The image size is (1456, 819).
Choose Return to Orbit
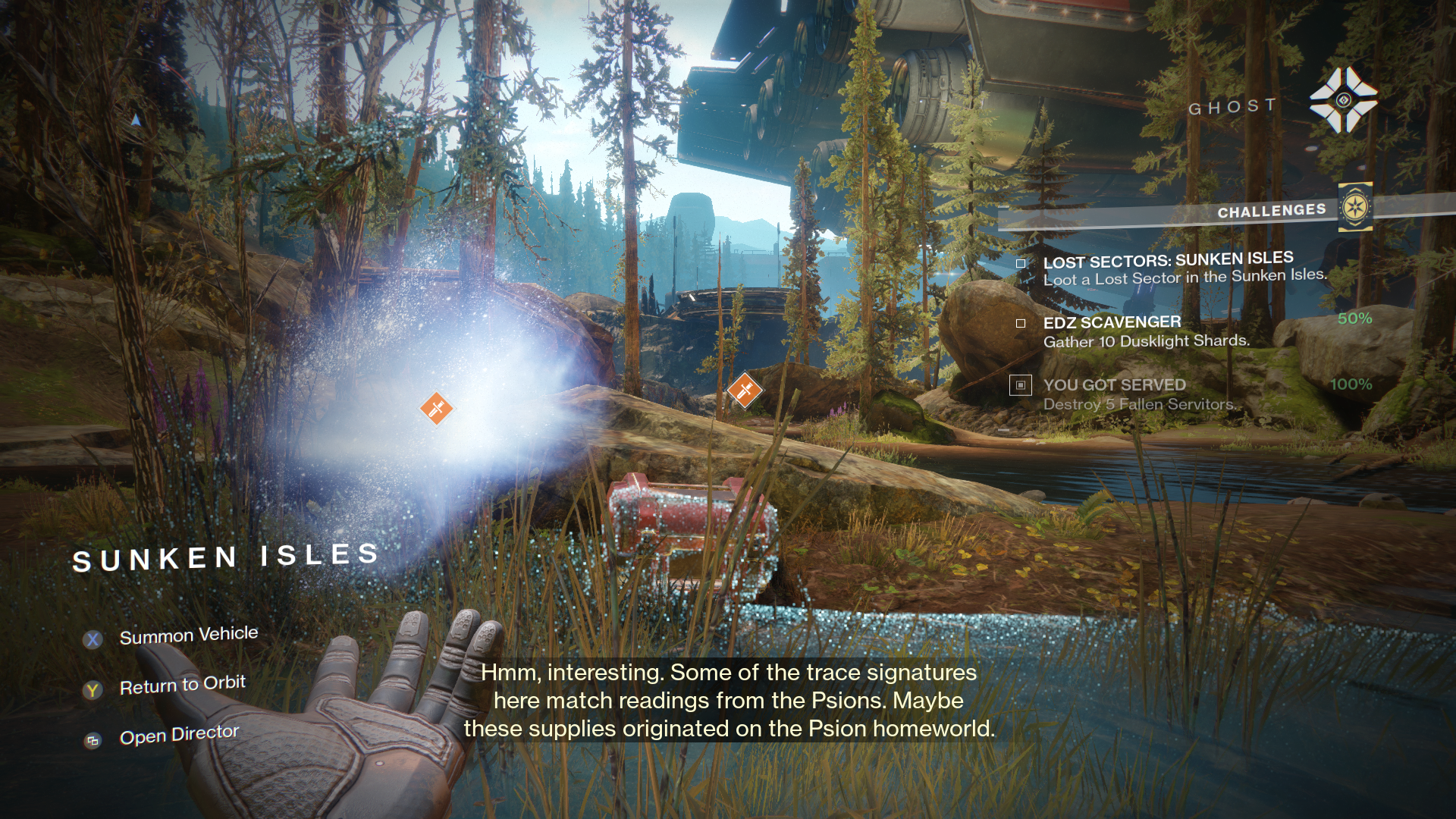coord(182,686)
